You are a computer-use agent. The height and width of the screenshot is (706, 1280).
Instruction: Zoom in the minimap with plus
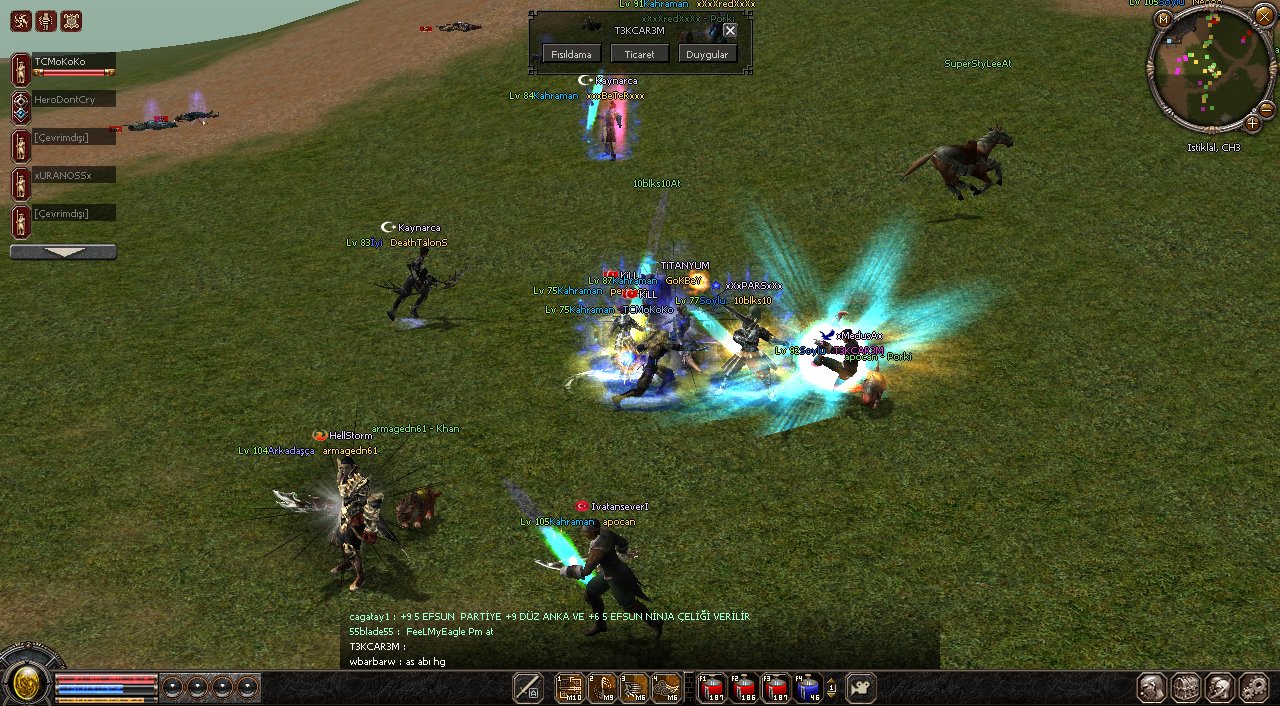[x=1252, y=123]
